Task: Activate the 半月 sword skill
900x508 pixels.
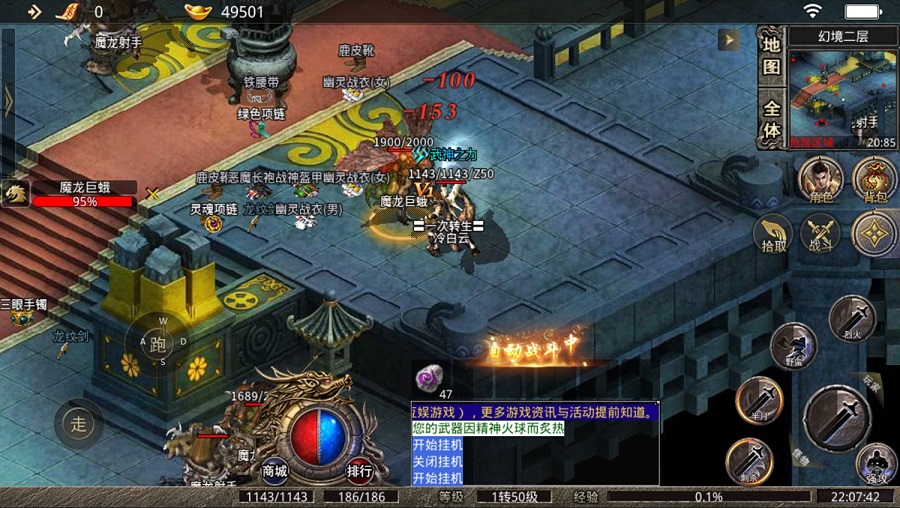Action: tap(758, 400)
